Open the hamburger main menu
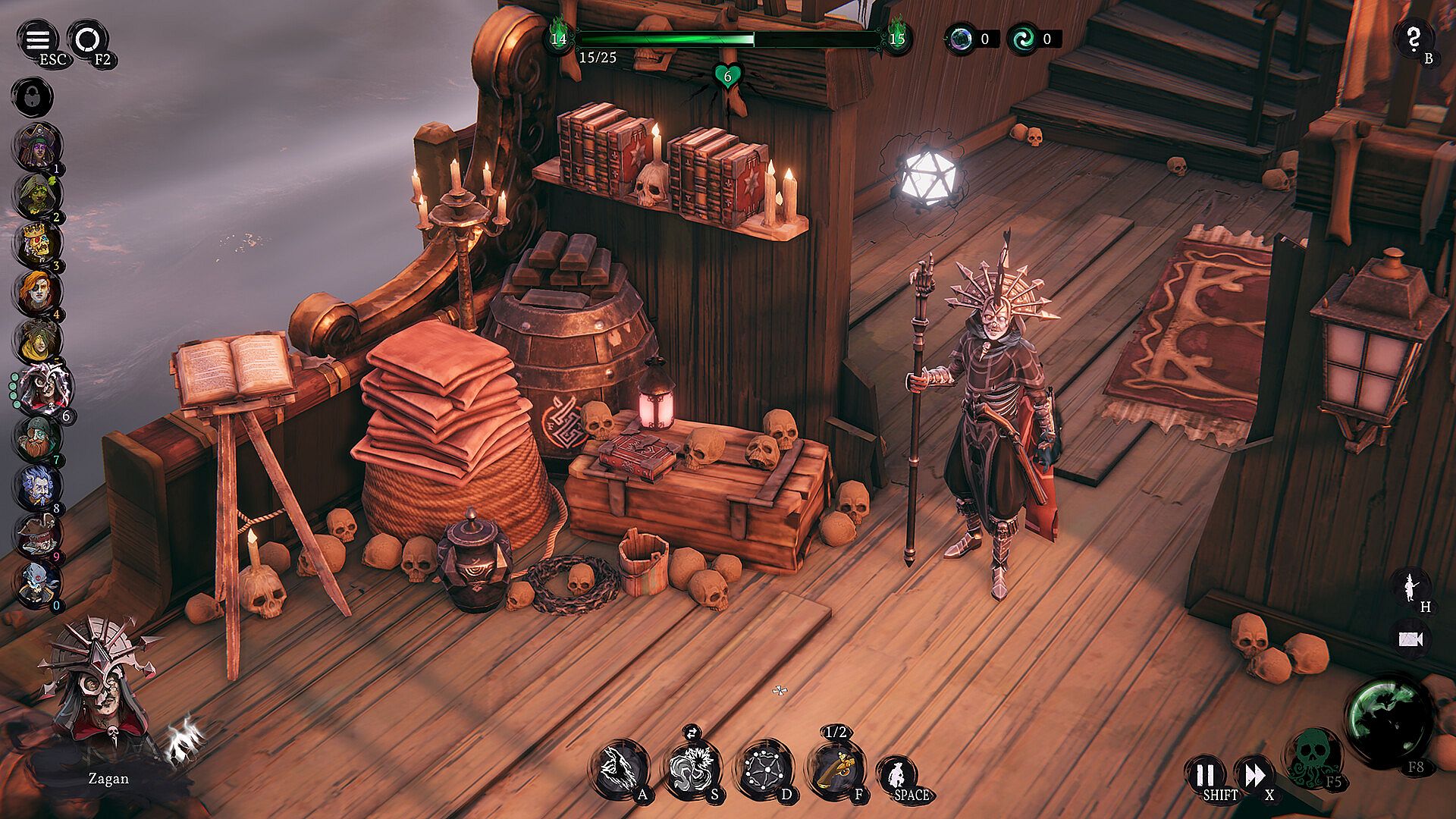This screenshot has height=819, width=1456. pos(37,39)
